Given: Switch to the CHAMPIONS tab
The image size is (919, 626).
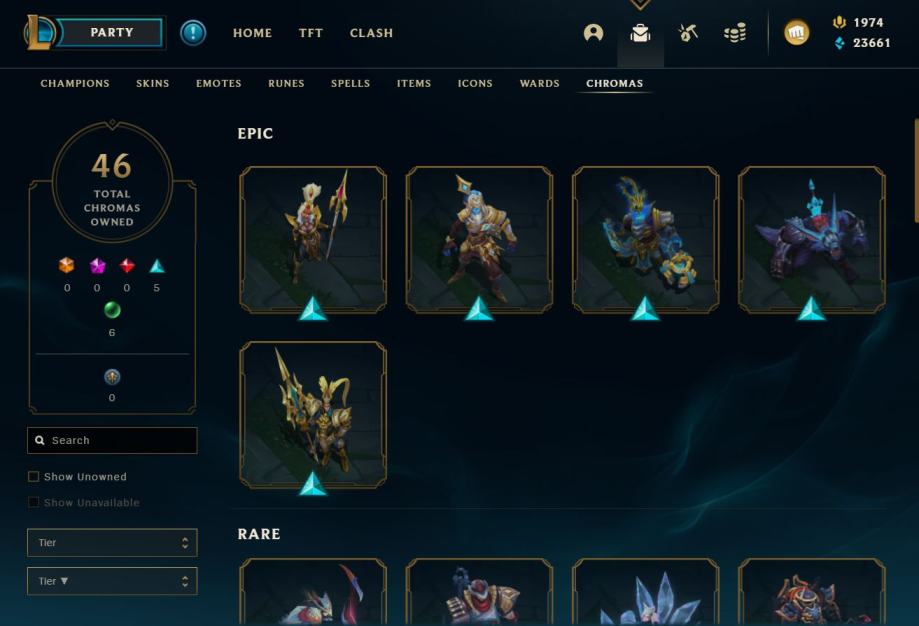Looking at the screenshot, I should [x=75, y=84].
